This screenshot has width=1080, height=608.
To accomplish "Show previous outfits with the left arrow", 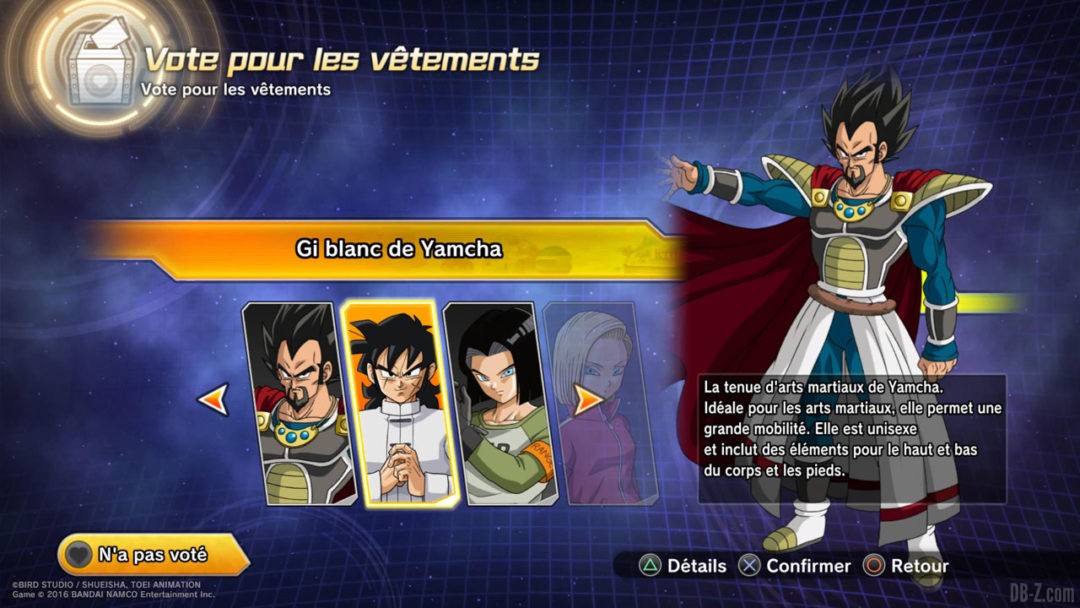I will tap(213, 400).
